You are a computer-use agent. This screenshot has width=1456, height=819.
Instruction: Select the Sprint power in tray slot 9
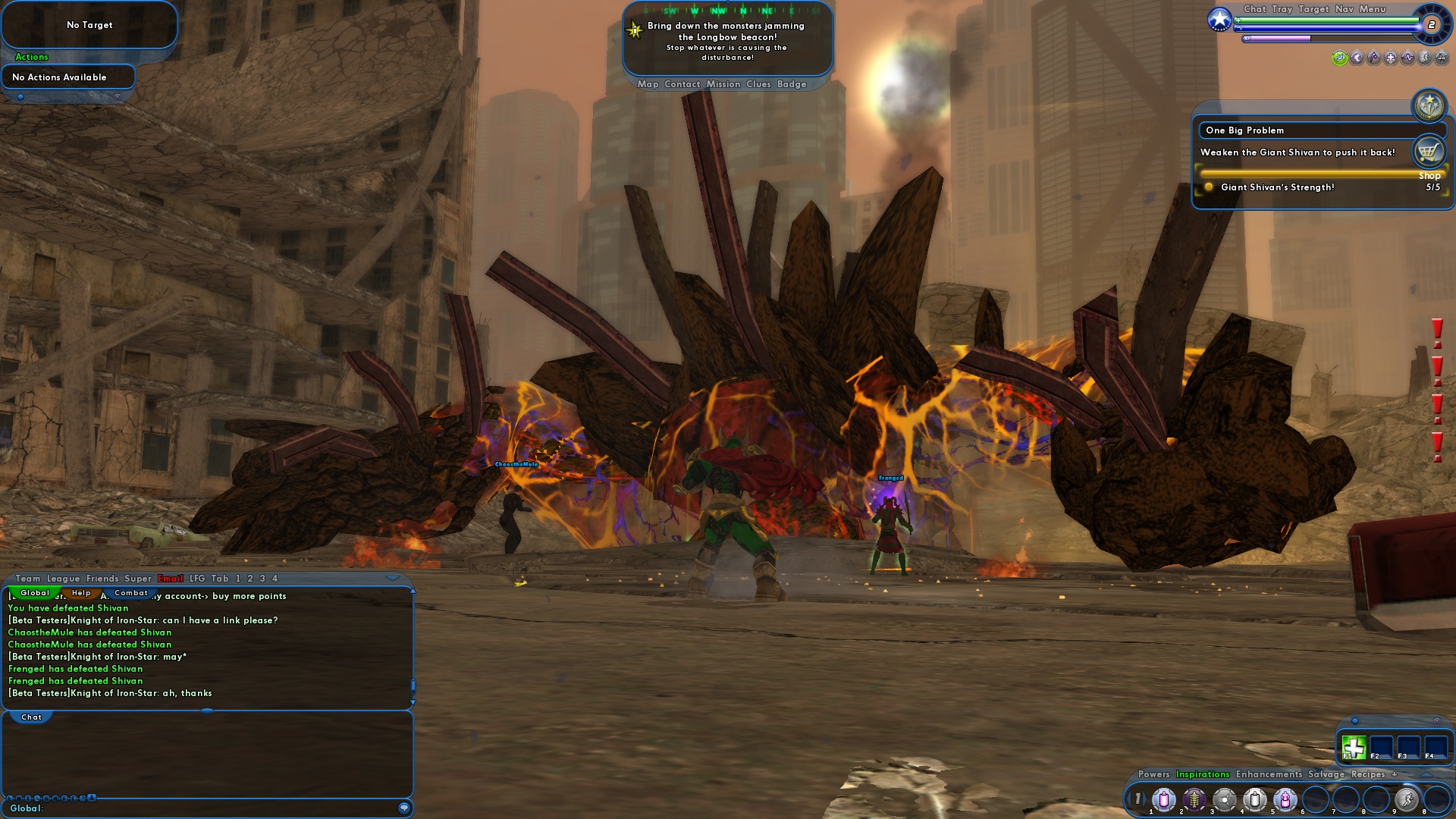[x=1407, y=799]
